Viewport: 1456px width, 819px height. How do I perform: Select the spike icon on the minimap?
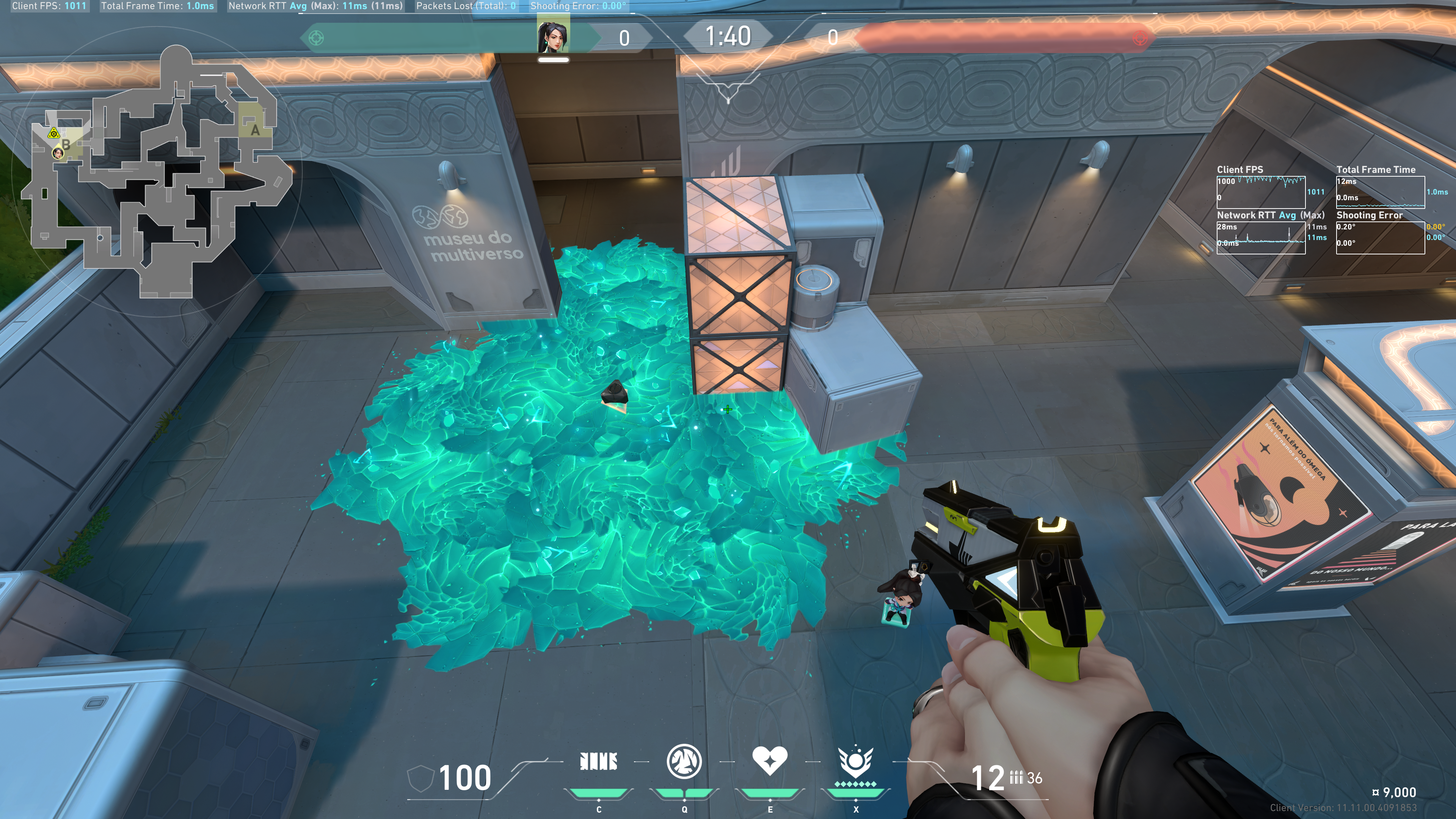pos(54,134)
